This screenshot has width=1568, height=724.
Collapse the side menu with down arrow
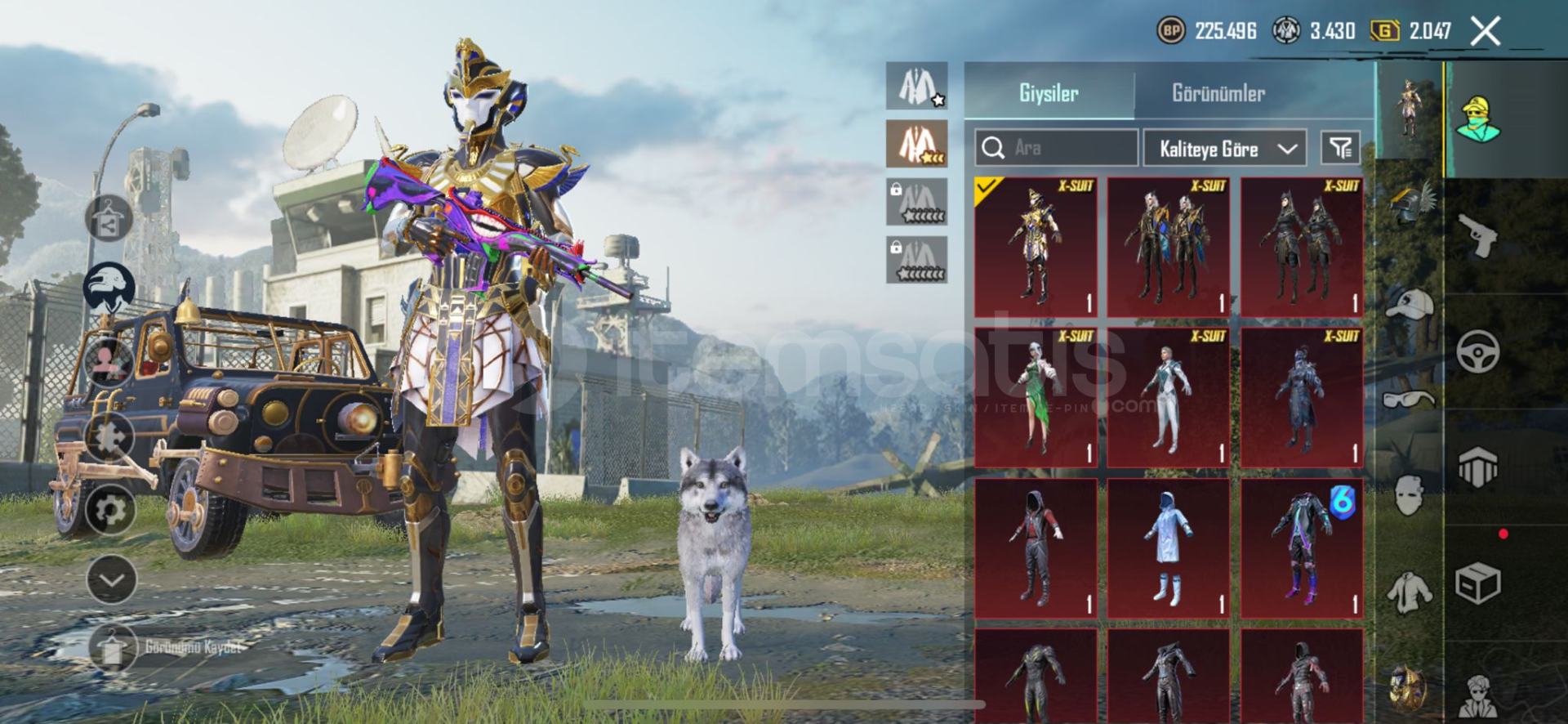pyautogui.click(x=111, y=579)
